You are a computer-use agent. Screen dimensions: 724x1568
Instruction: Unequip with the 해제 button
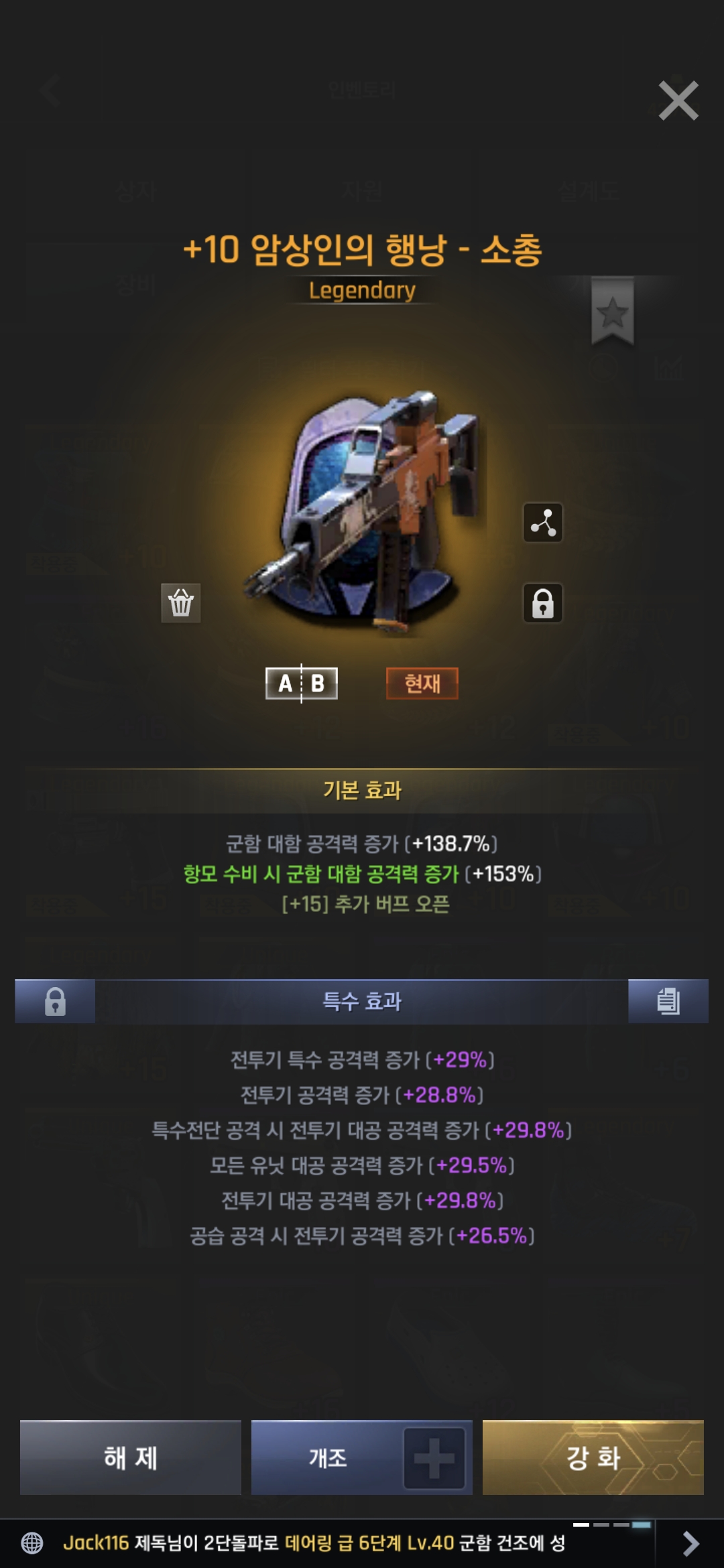[131, 1458]
